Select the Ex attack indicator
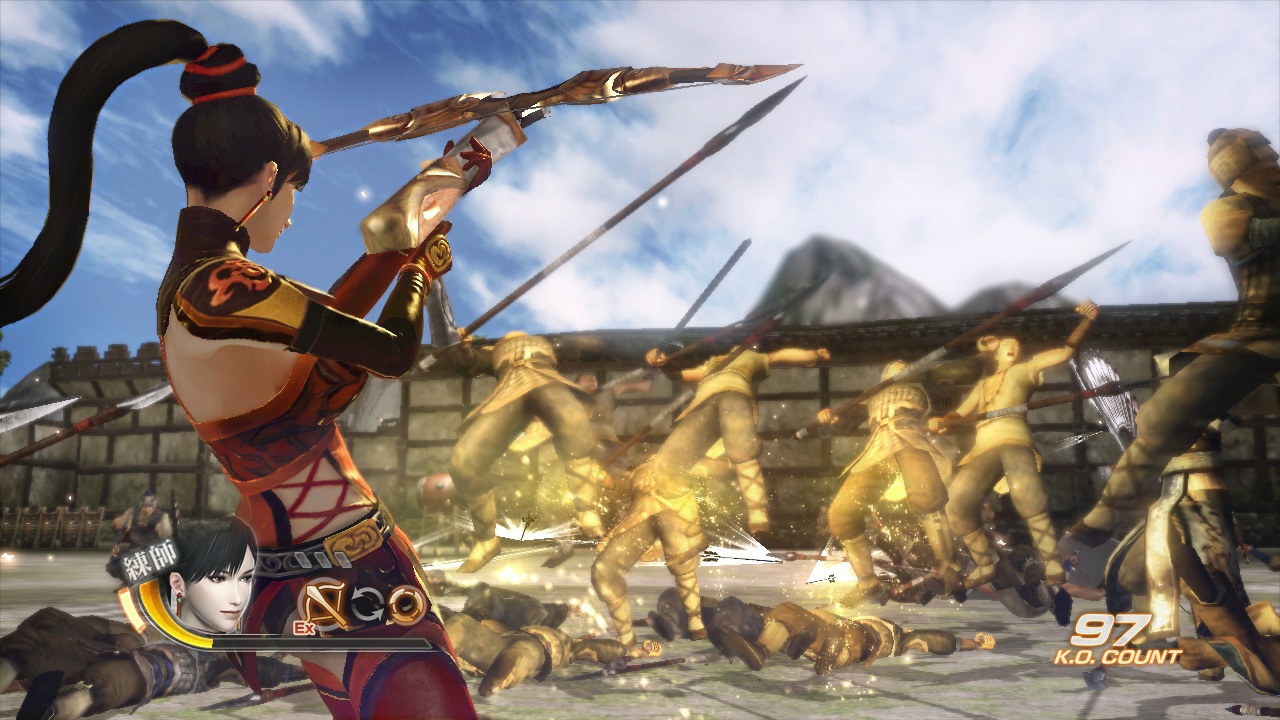The height and width of the screenshot is (720, 1280). pos(303,627)
